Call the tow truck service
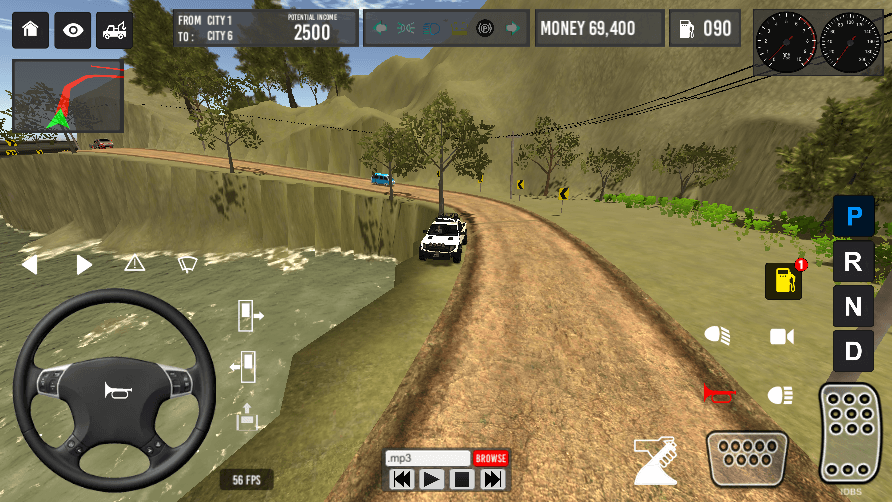 (x=113, y=30)
